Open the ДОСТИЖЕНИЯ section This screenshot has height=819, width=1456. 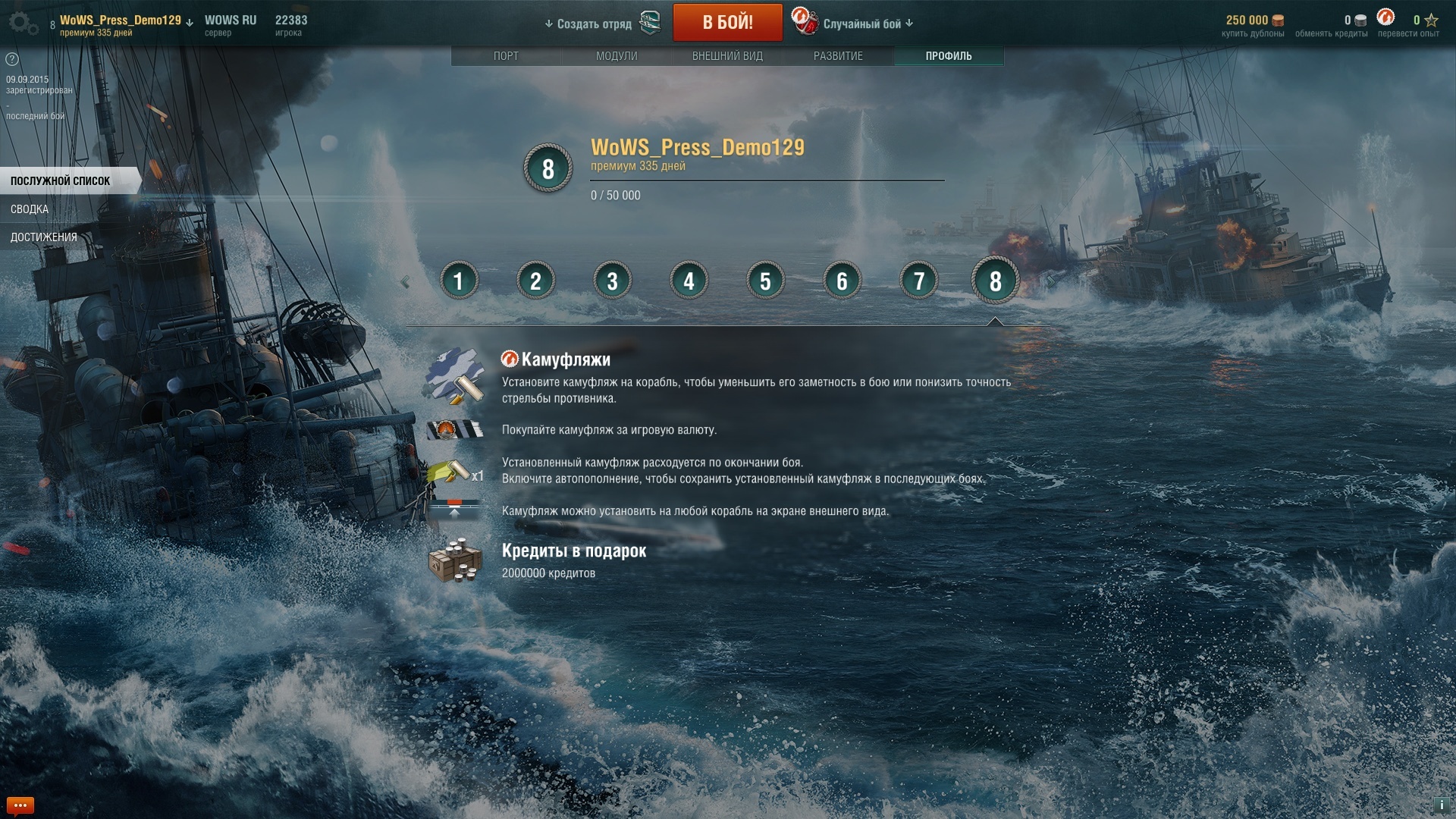point(44,237)
